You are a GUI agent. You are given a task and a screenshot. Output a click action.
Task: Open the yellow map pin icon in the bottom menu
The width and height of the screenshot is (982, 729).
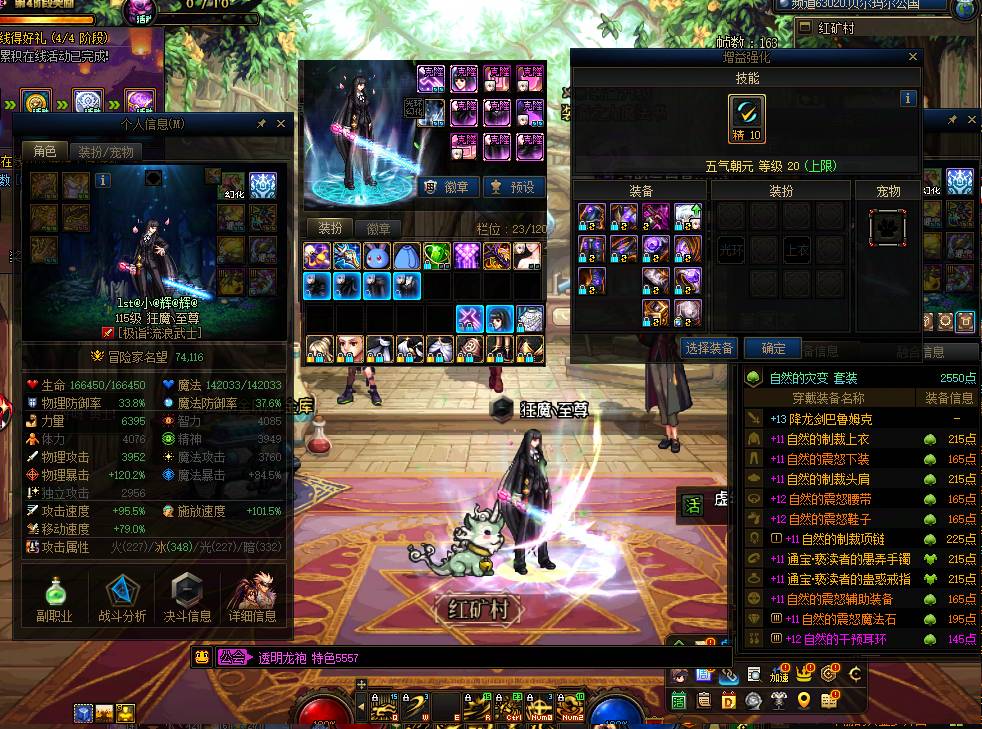pyautogui.click(x=804, y=700)
